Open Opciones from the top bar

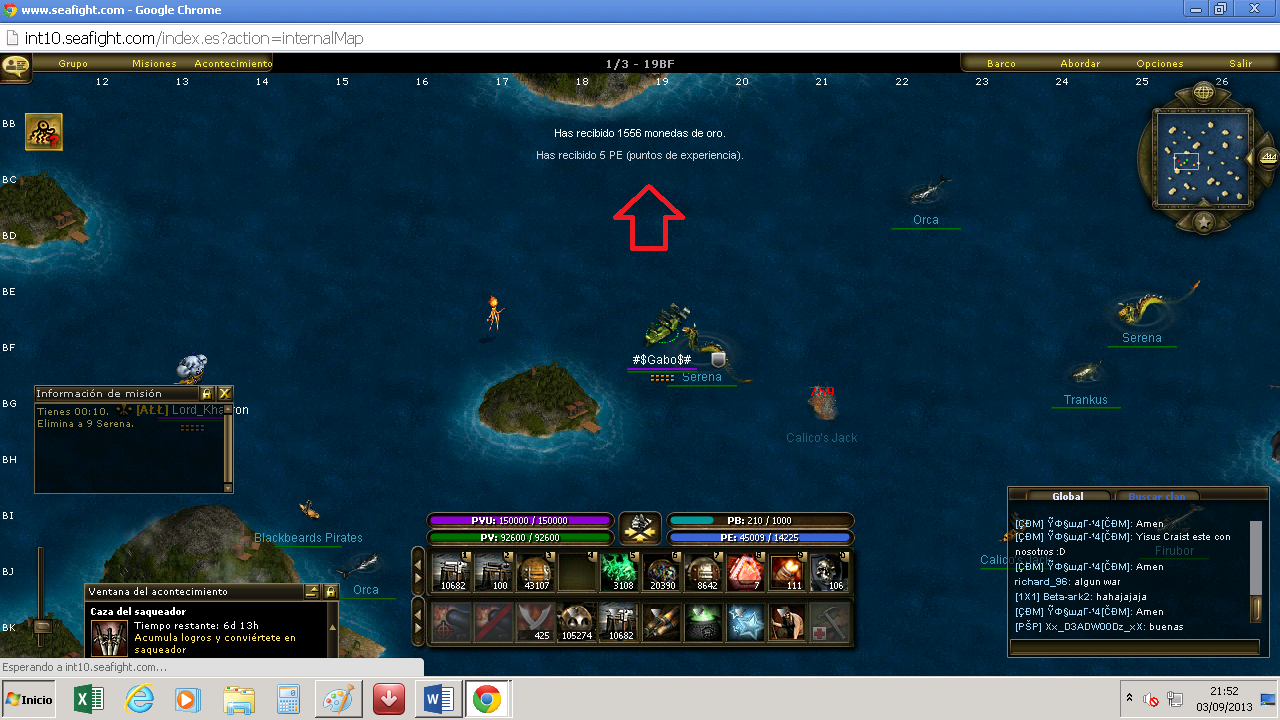pyautogui.click(x=1159, y=62)
